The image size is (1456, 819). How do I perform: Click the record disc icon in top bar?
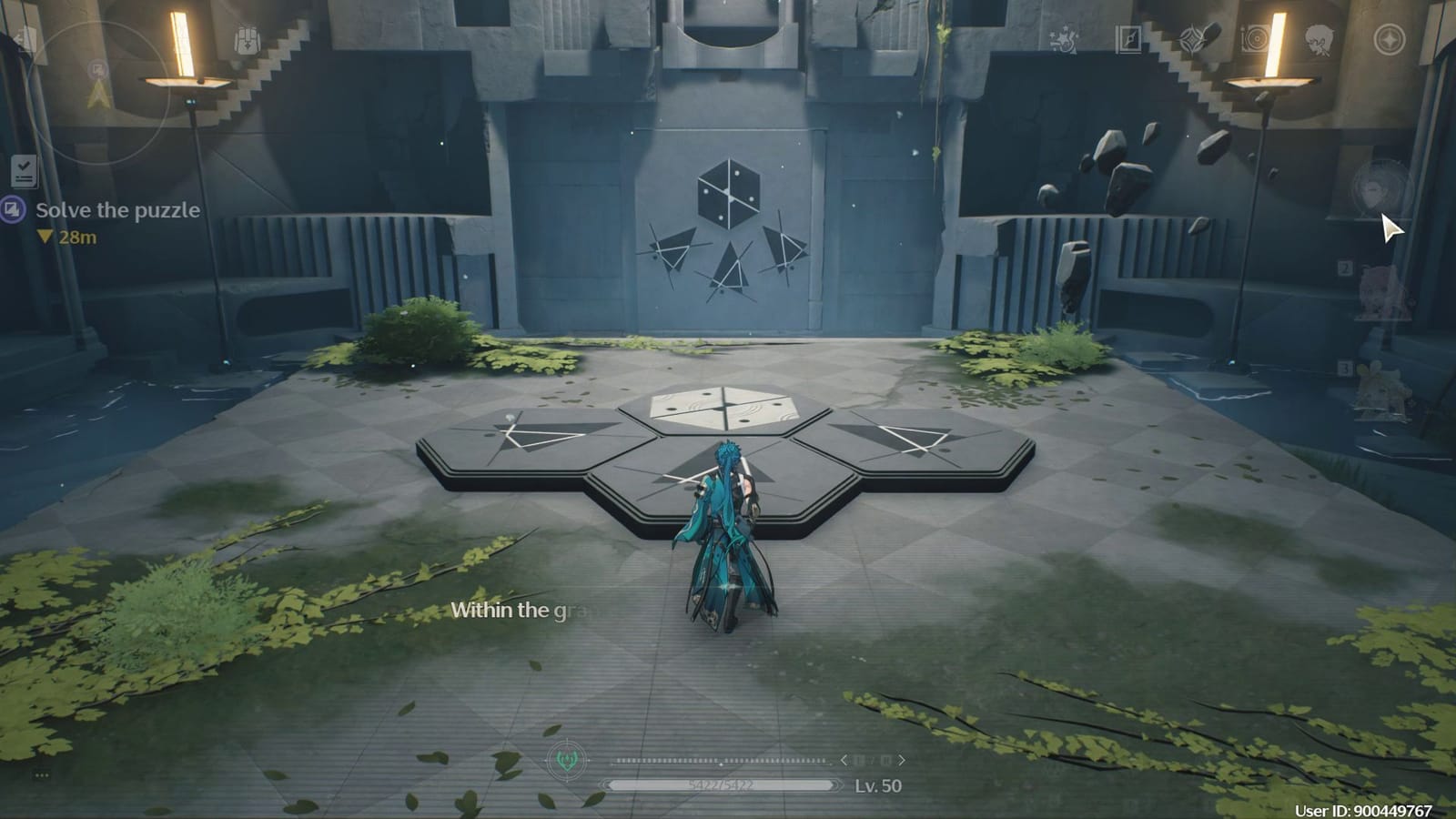[1254, 37]
